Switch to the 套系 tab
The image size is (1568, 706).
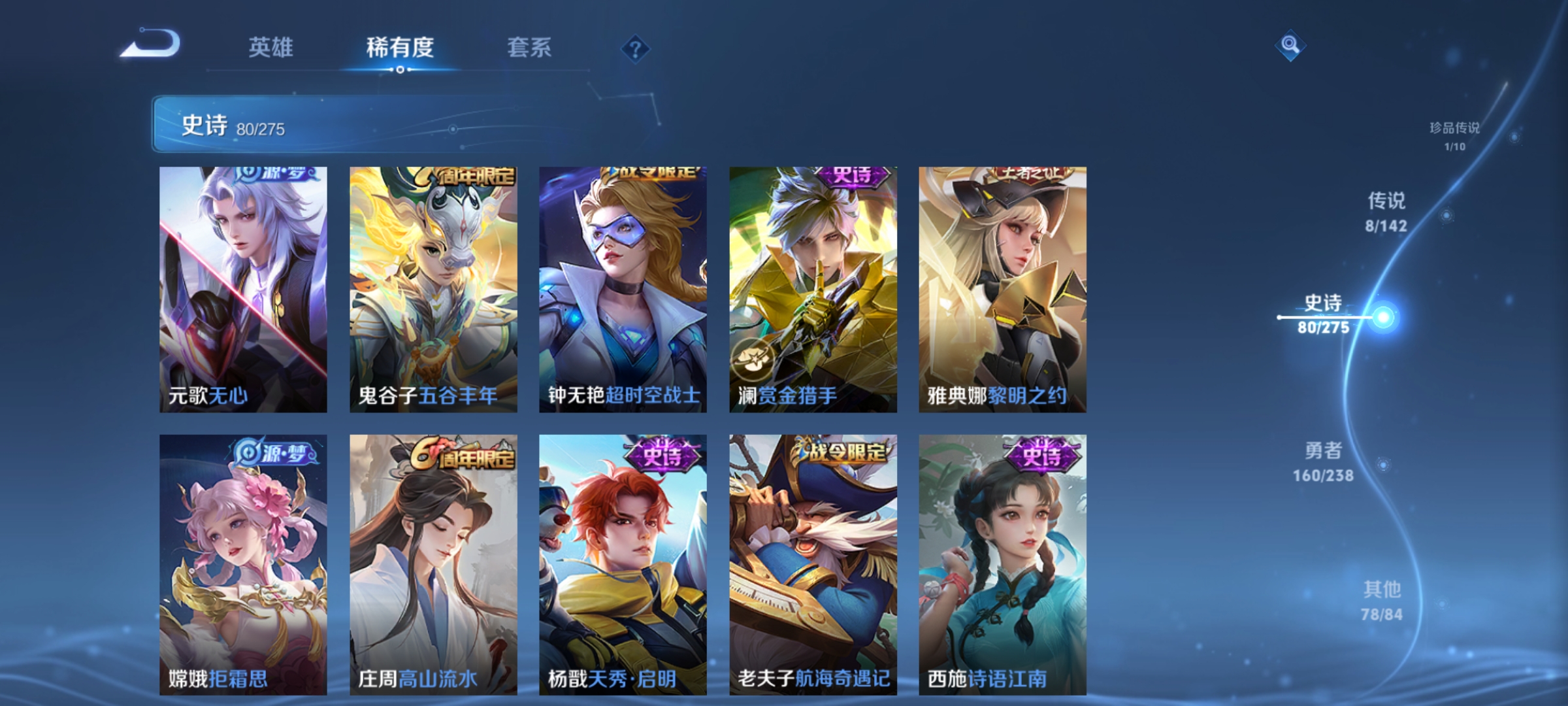[530, 47]
